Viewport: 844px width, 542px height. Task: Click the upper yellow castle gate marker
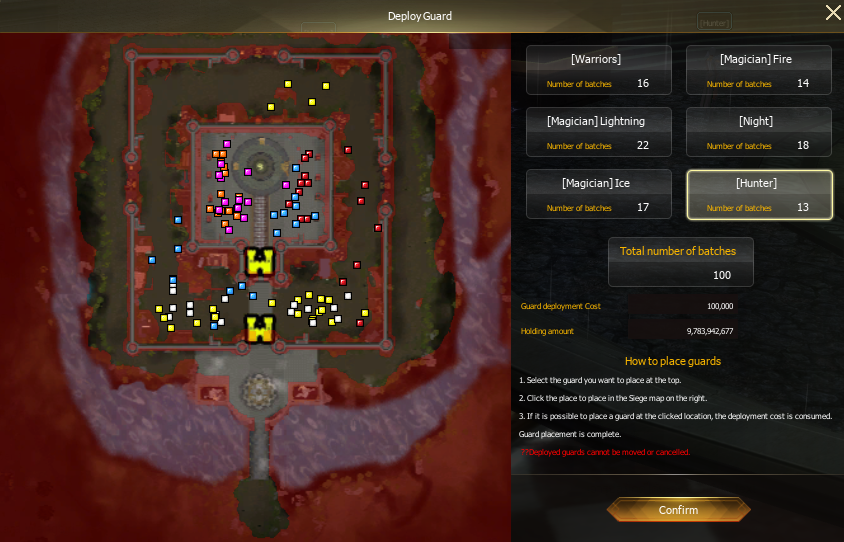260,263
